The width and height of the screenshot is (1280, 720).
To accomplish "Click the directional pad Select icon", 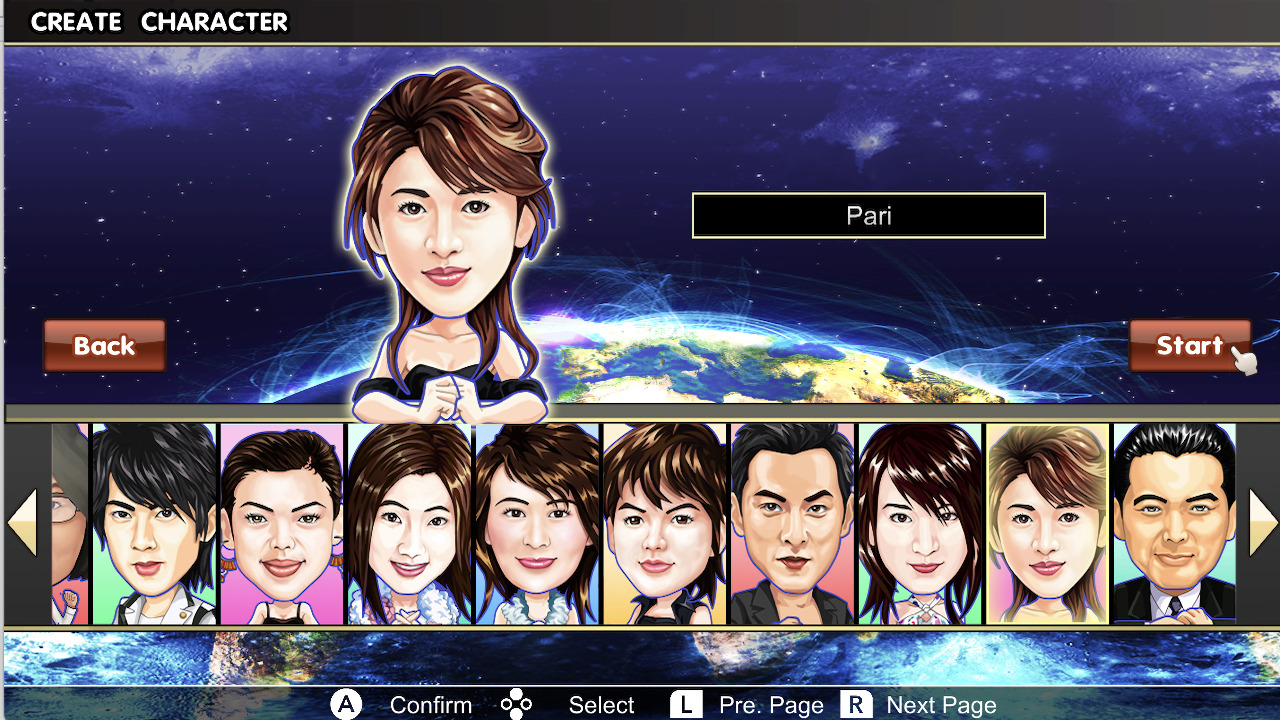I will point(516,704).
